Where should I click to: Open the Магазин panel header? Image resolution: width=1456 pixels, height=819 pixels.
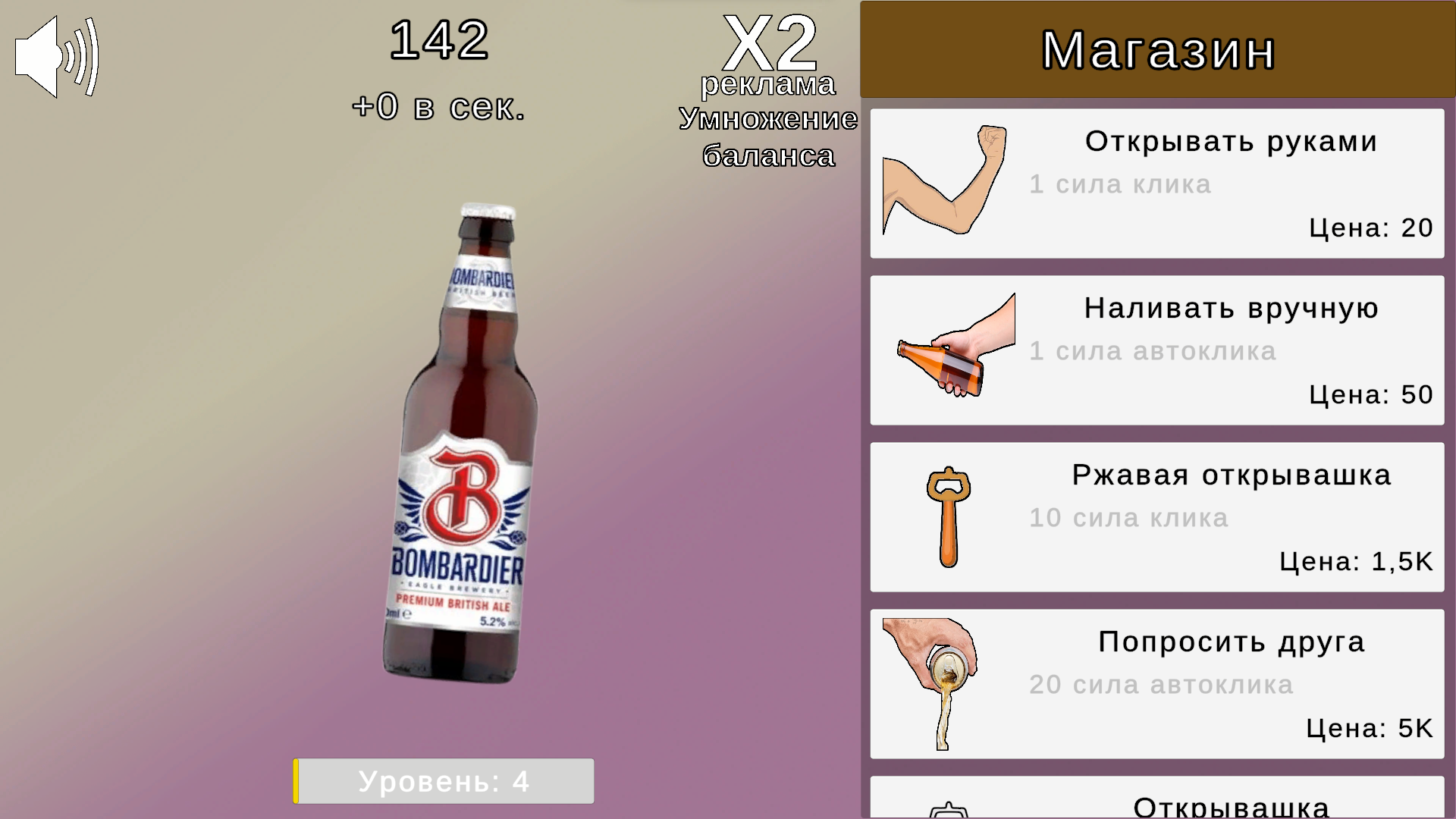(1158, 49)
